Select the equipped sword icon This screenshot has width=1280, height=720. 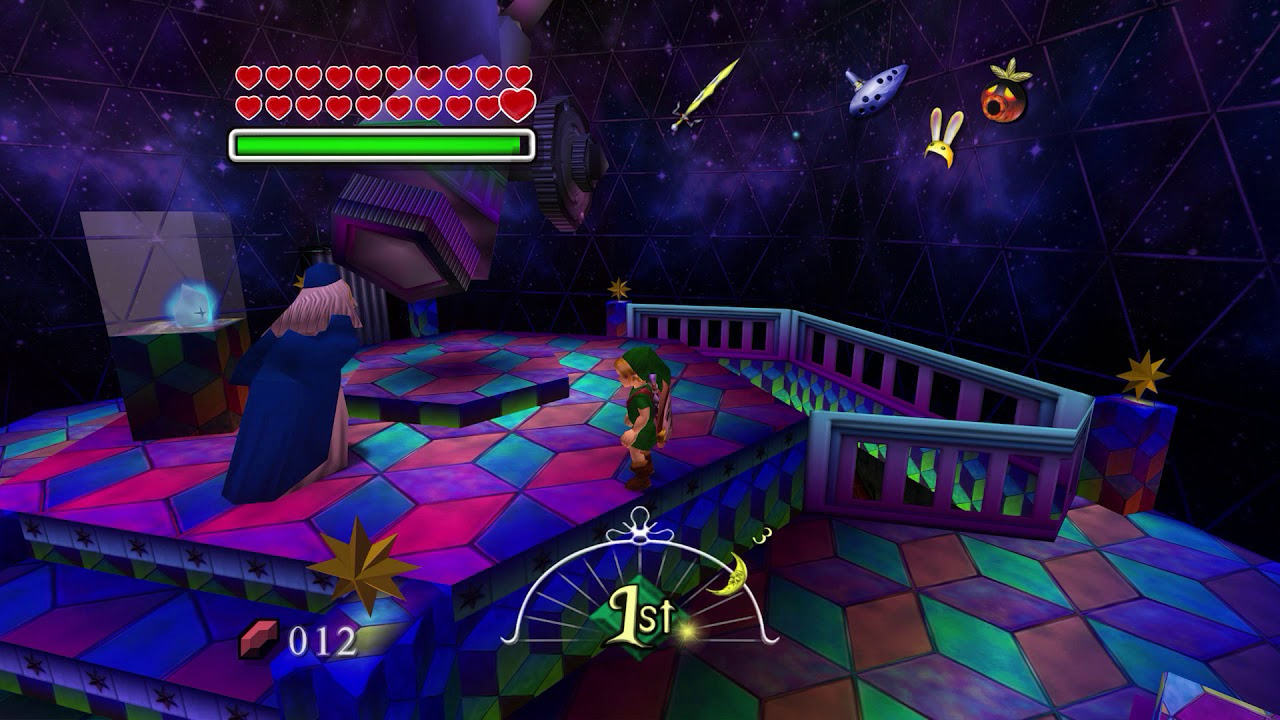point(705,95)
